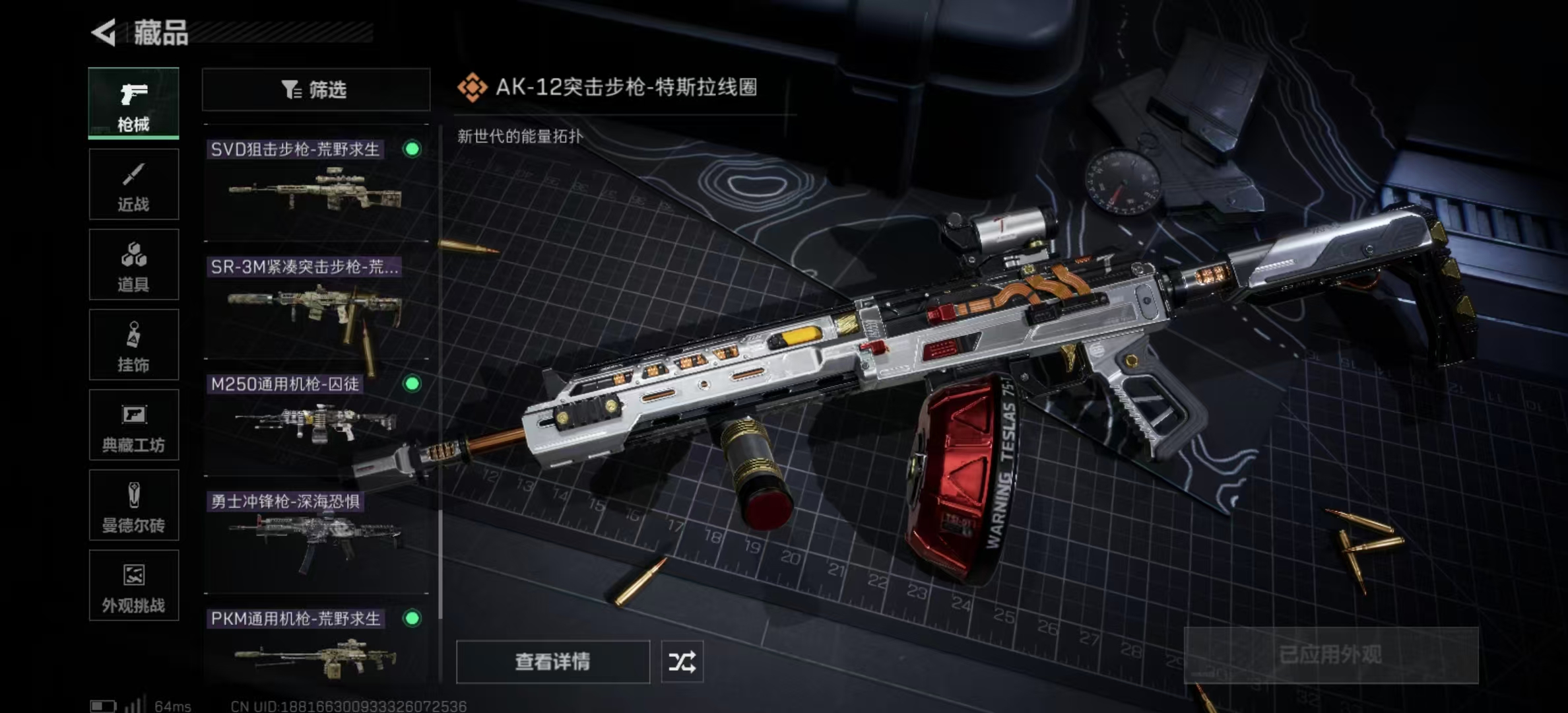Select the 道具 items tab

[133, 265]
